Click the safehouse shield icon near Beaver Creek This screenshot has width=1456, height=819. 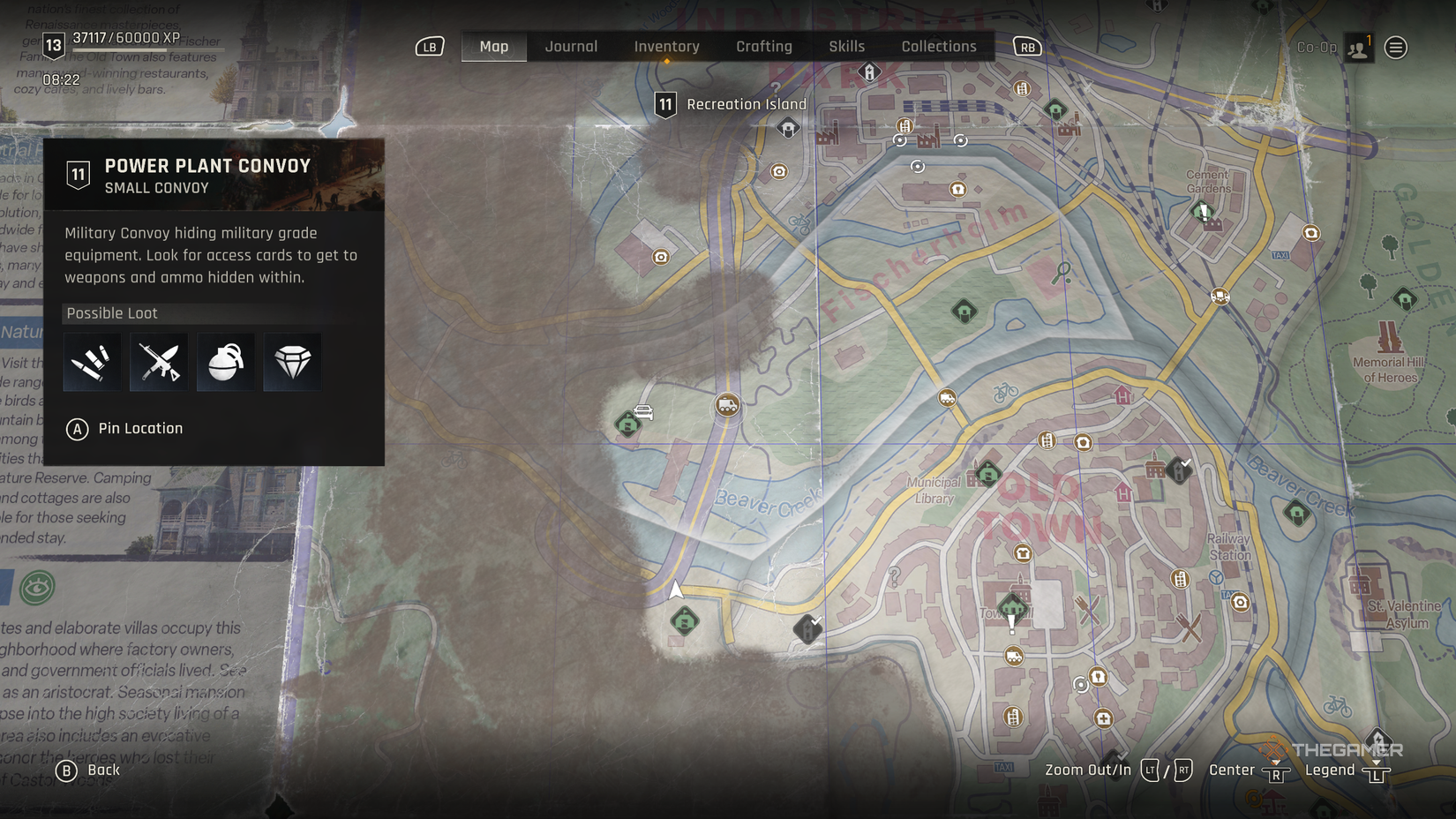pyautogui.click(x=628, y=424)
